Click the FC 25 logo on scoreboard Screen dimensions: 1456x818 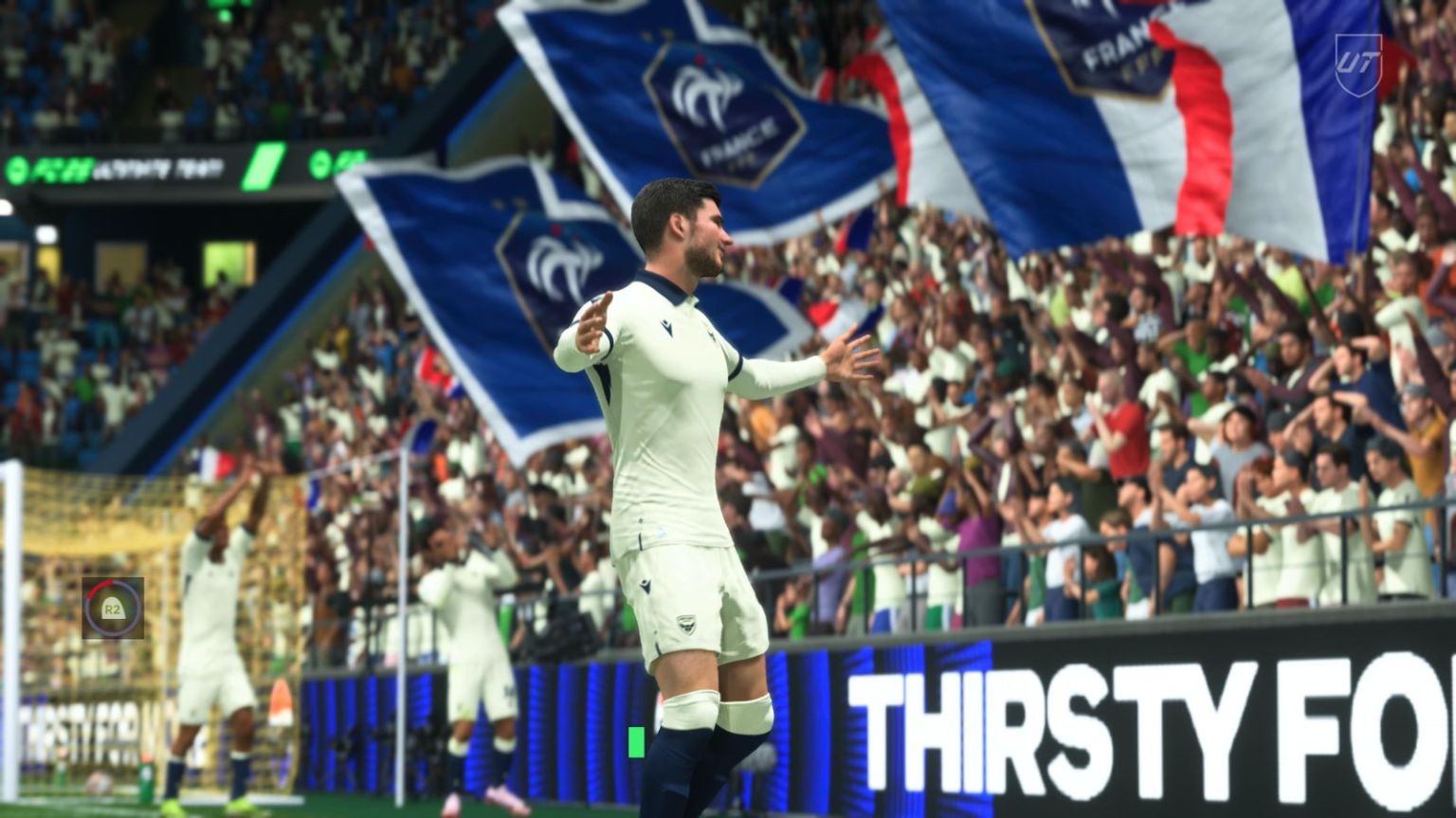pos(59,167)
